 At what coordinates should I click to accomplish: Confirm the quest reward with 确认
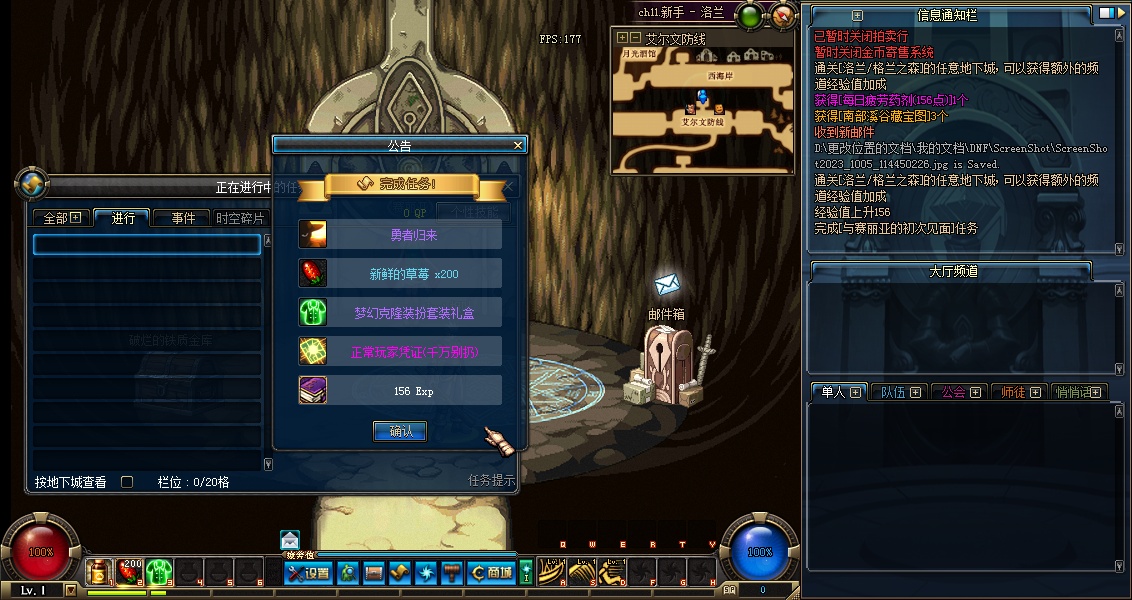[x=400, y=431]
